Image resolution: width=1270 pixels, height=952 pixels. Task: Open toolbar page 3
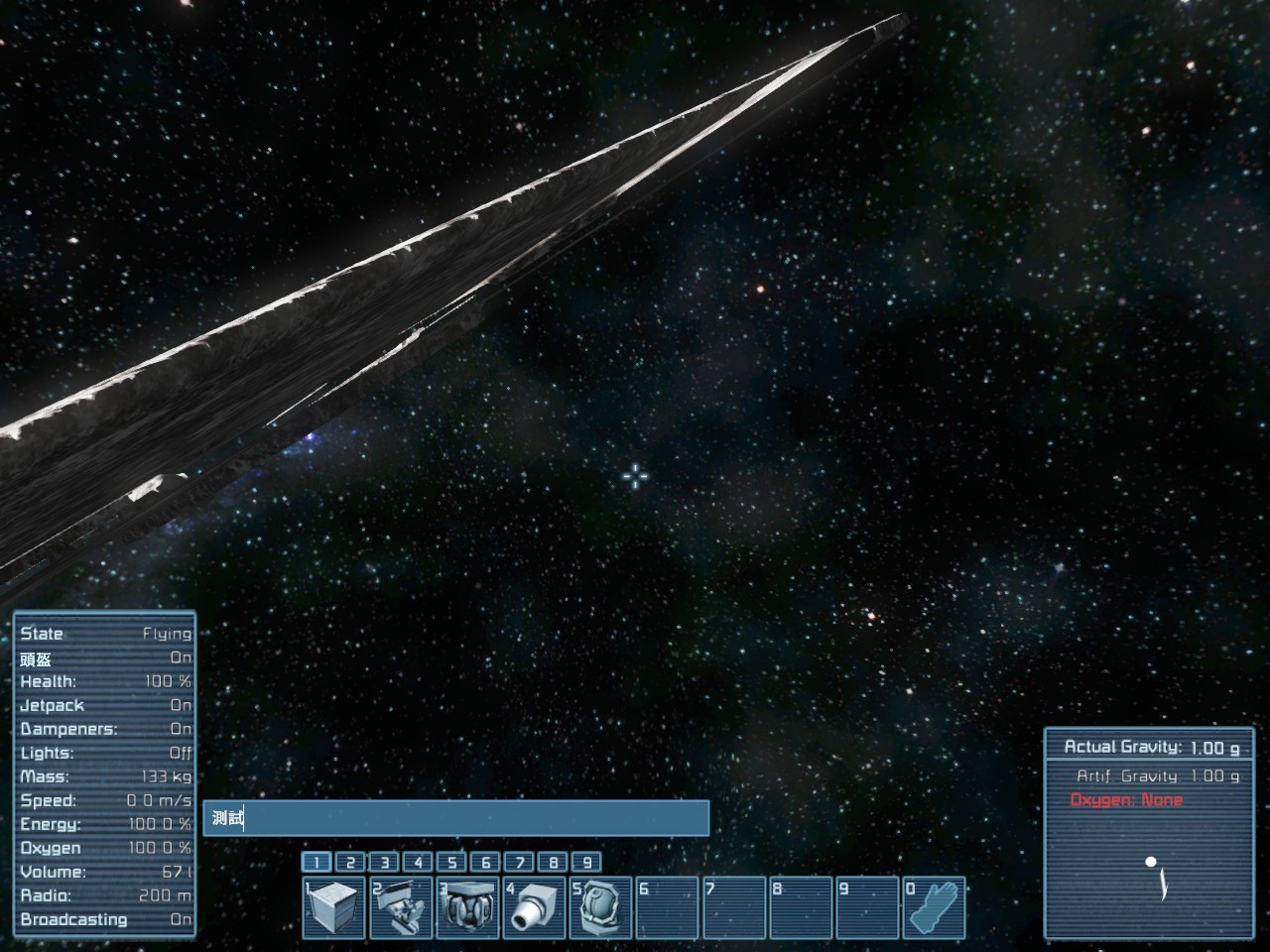pyautogui.click(x=384, y=863)
